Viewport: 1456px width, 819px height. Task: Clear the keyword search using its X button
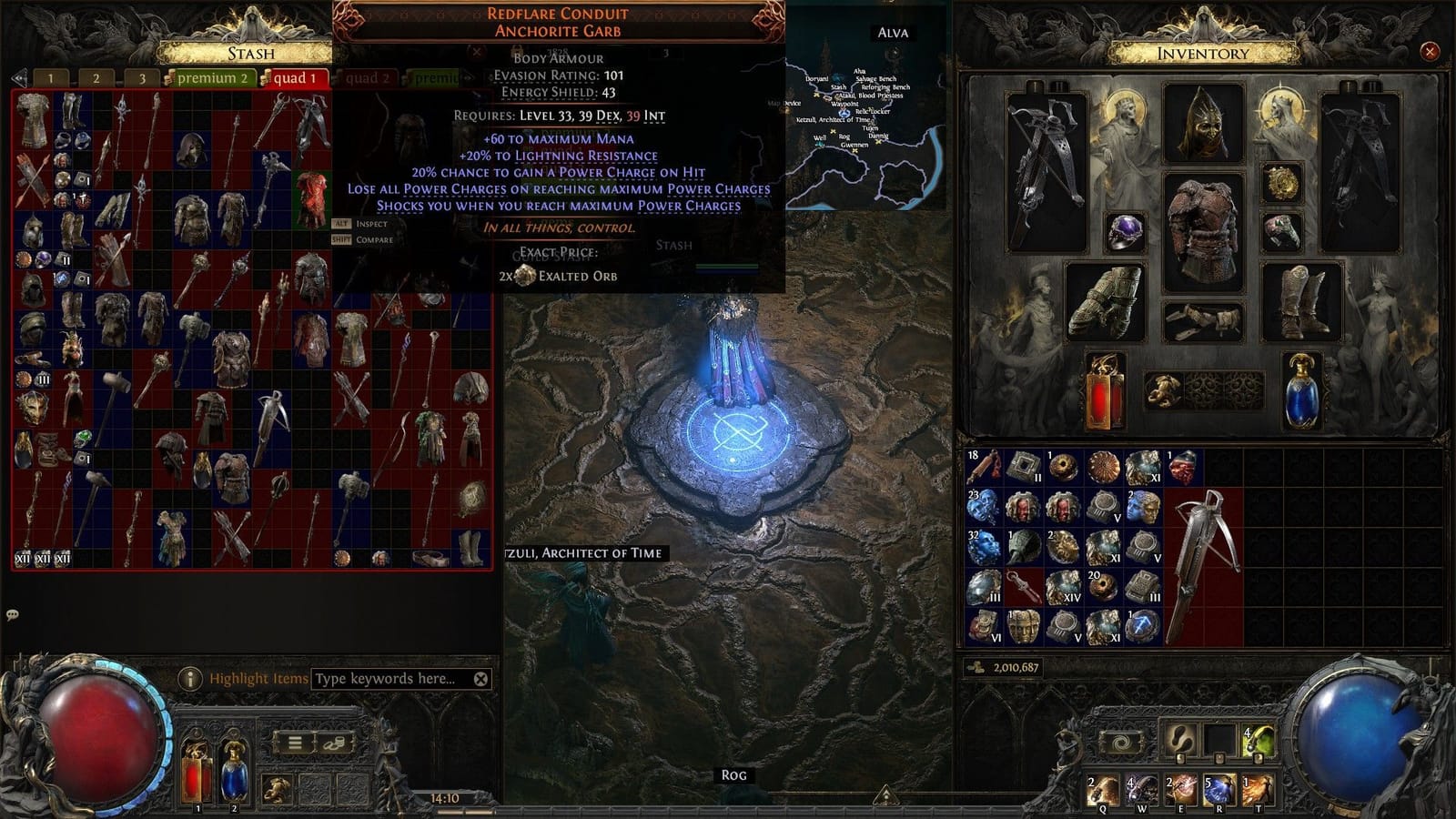[481, 678]
